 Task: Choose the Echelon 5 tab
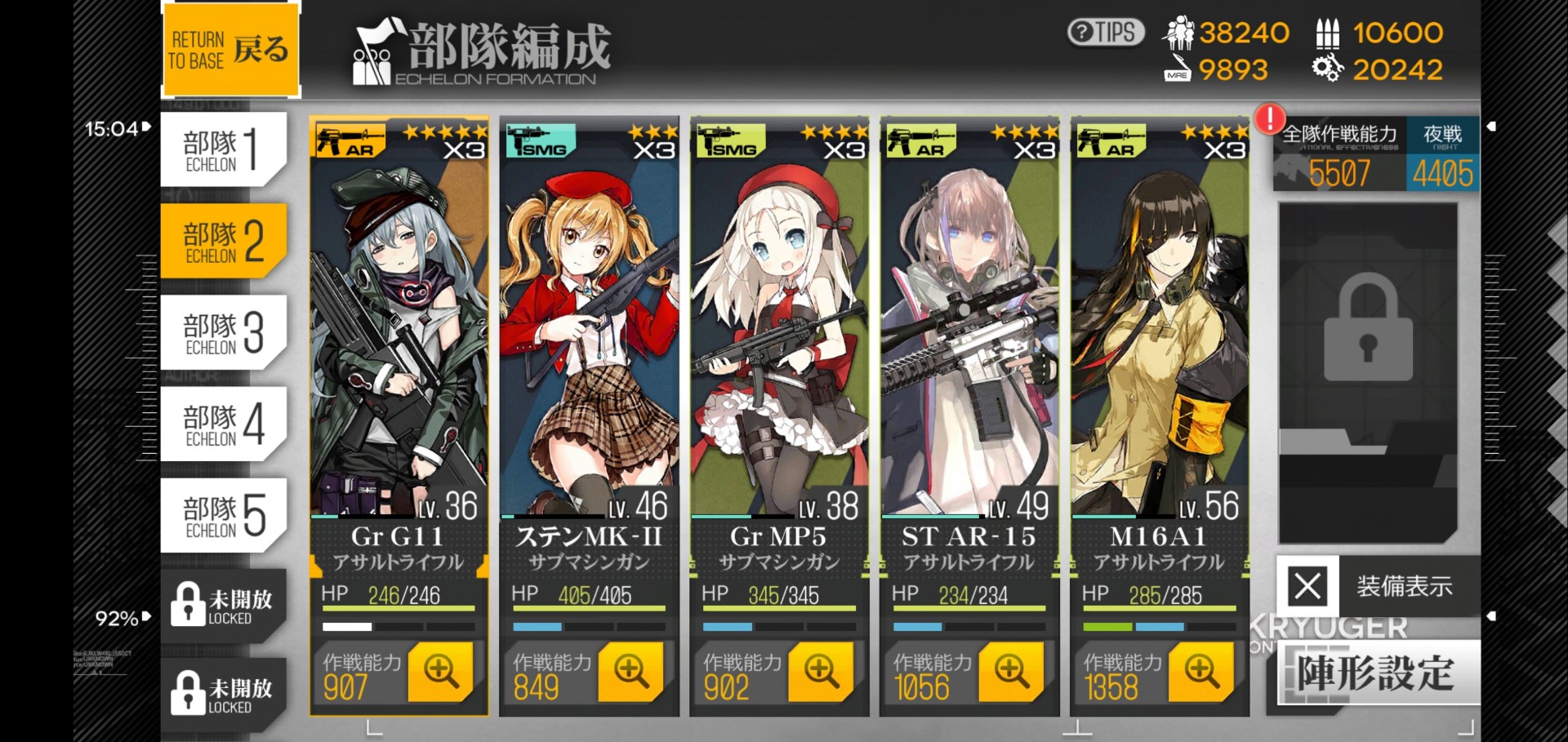click(222, 516)
